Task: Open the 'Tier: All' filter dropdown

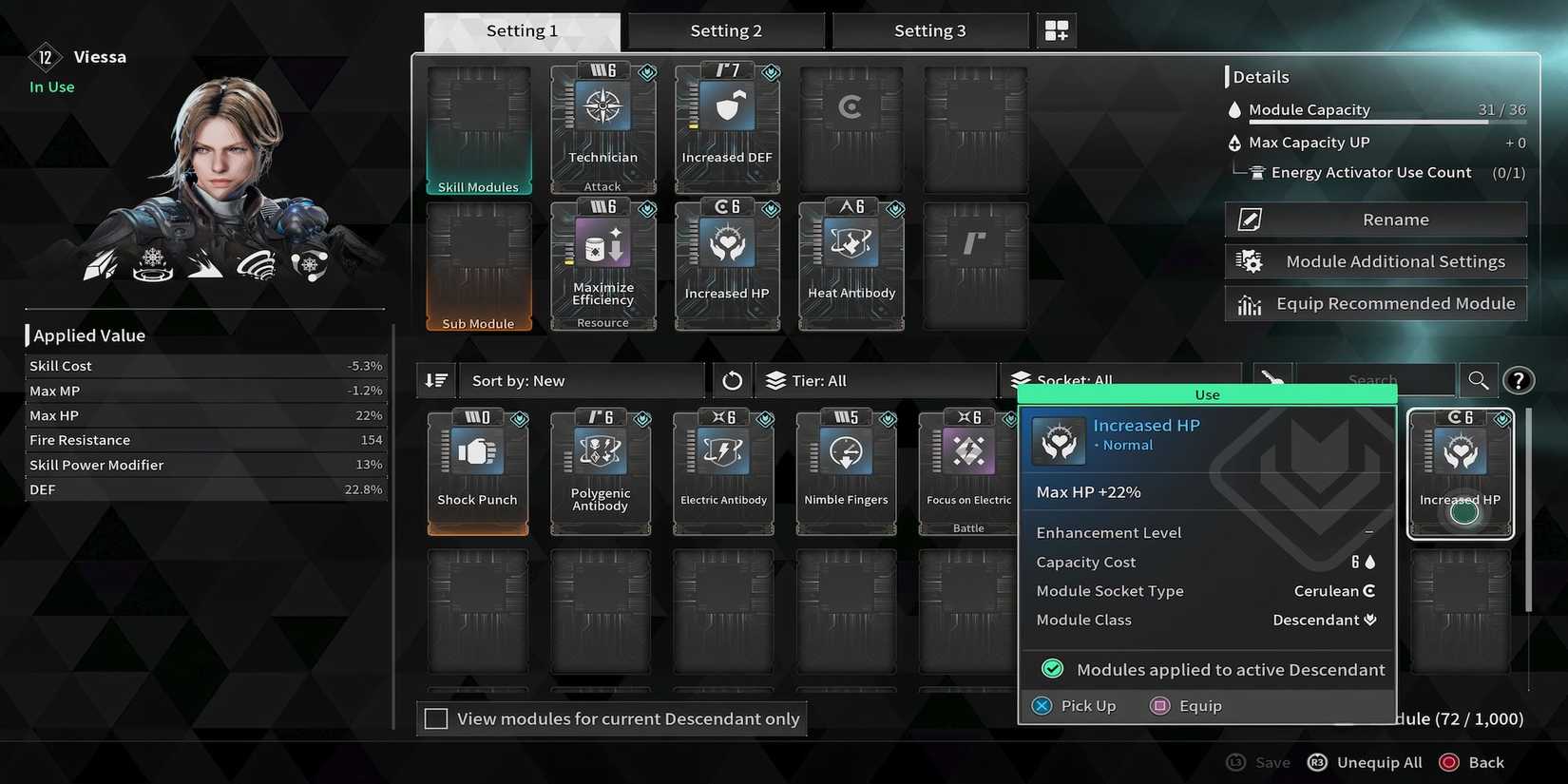Action: [x=875, y=379]
